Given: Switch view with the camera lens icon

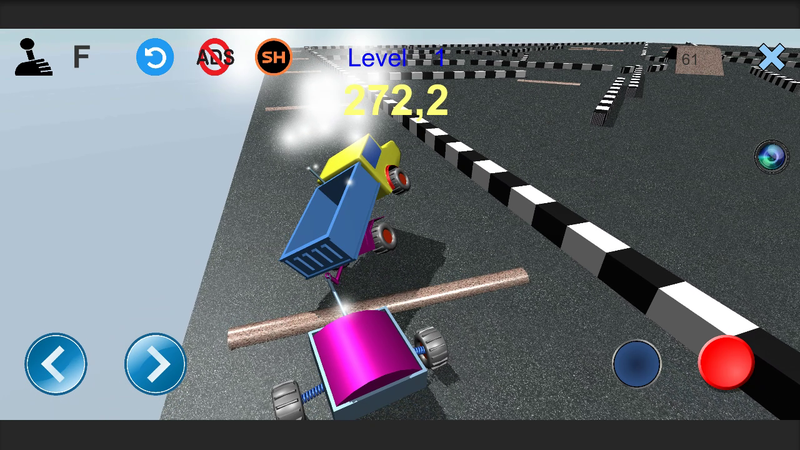Looking at the screenshot, I should 770,156.
